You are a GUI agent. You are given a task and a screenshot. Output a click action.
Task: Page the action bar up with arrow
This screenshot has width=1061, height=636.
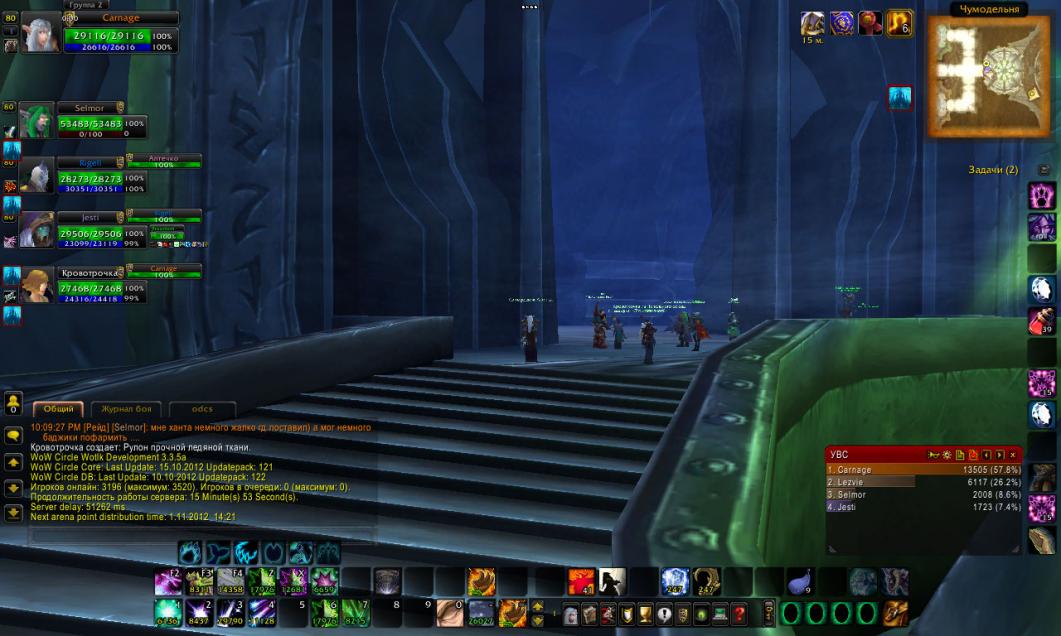(x=539, y=606)
